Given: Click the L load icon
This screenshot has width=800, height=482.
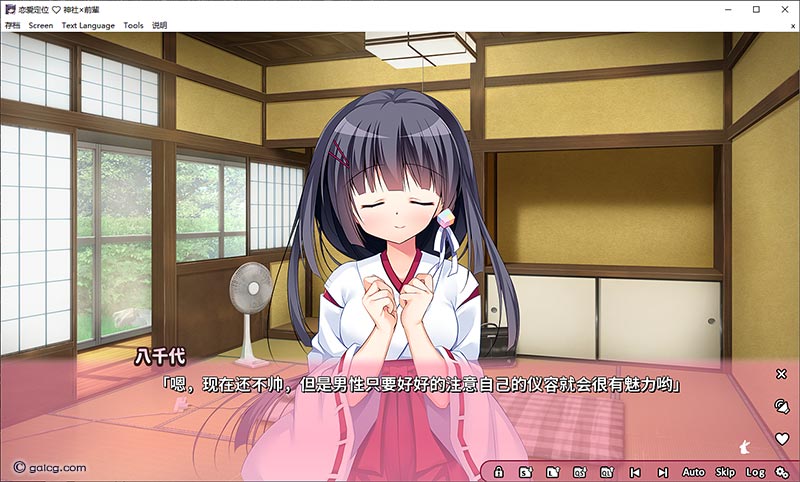Looking at the screenshot, I should point(553,471).
